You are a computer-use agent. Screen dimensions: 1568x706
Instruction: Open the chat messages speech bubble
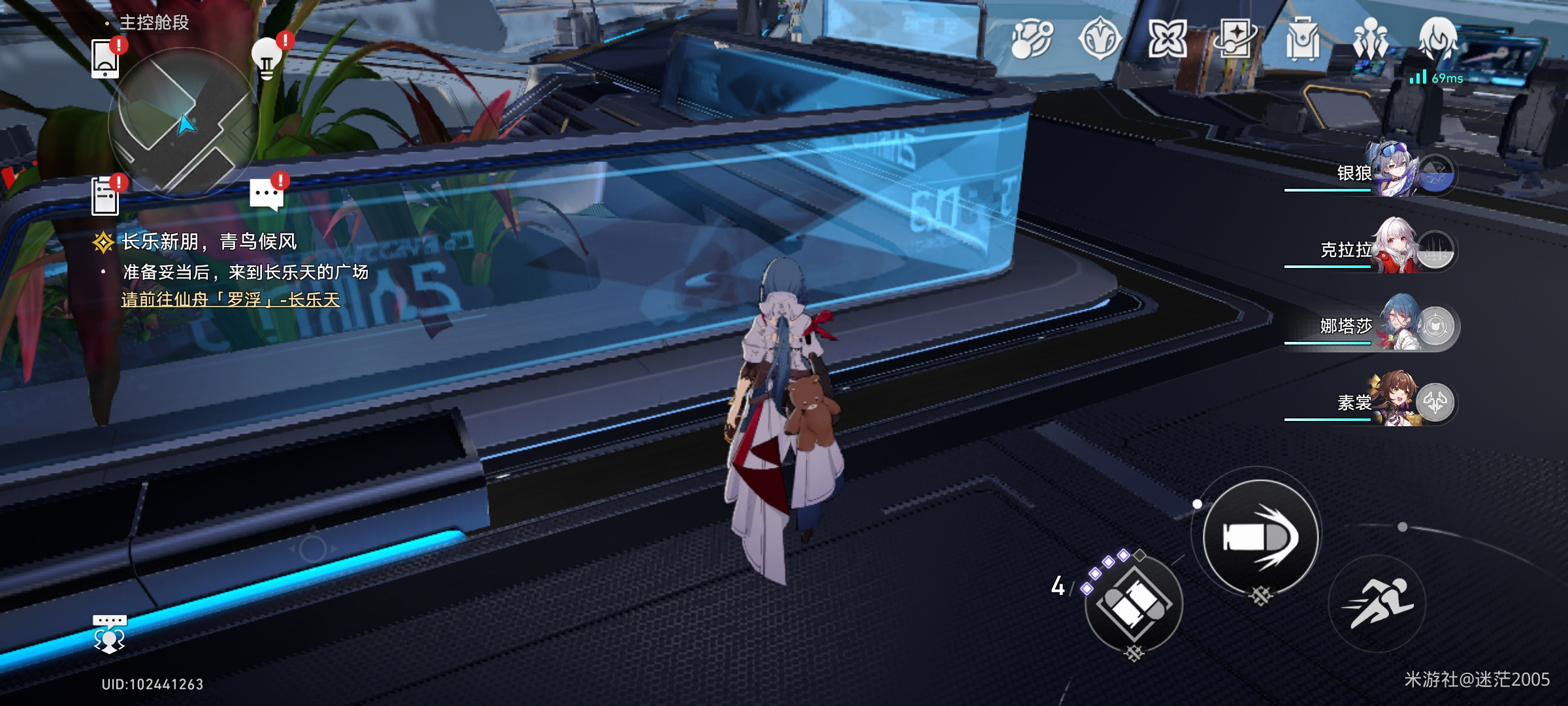267,195
